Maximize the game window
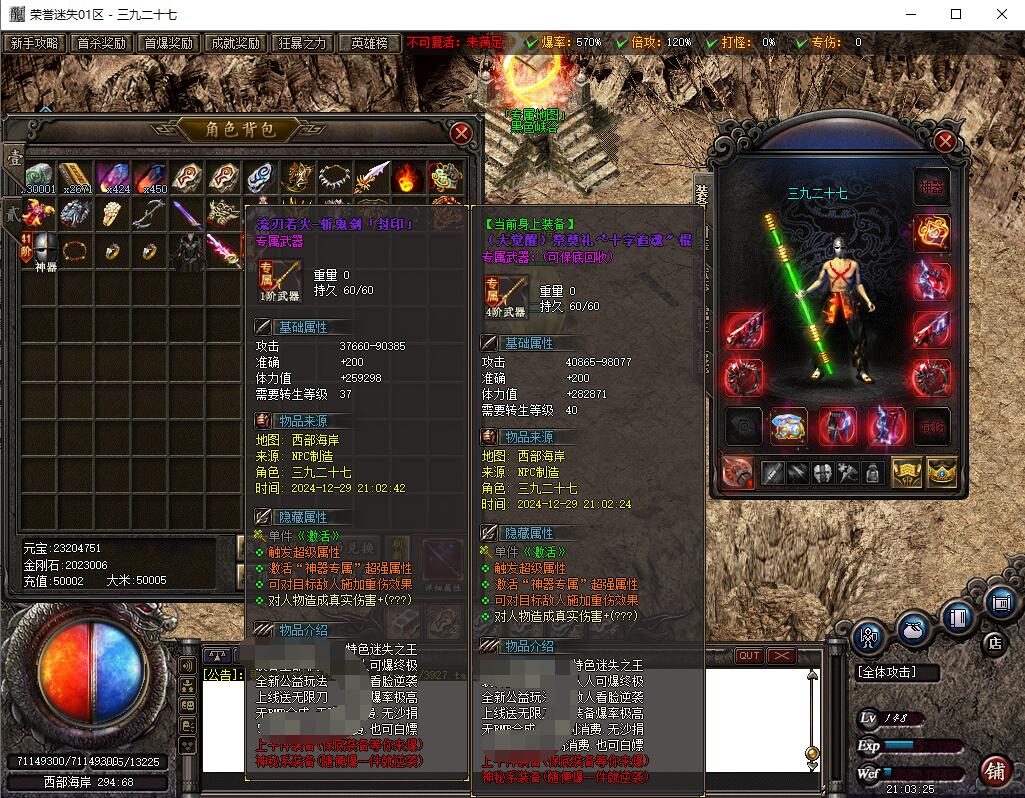This screenshot has width=1025, height=798. (955, 14)
